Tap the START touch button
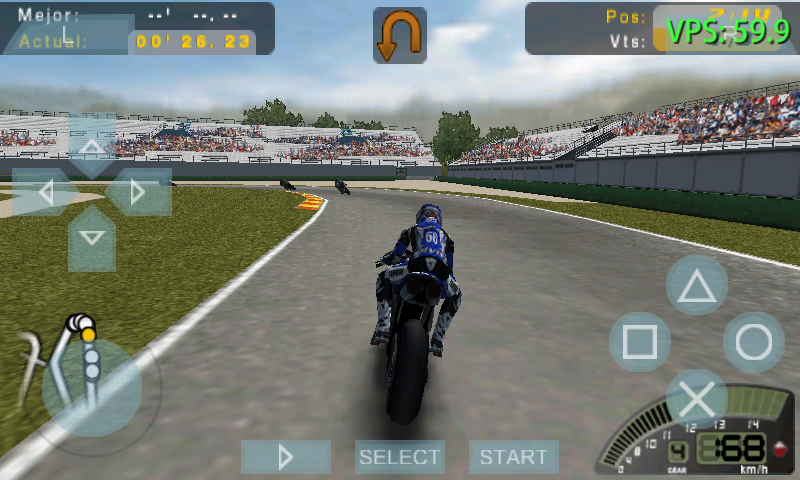The image size is (800, 480). pyautogui.click(x=513, y=457)
